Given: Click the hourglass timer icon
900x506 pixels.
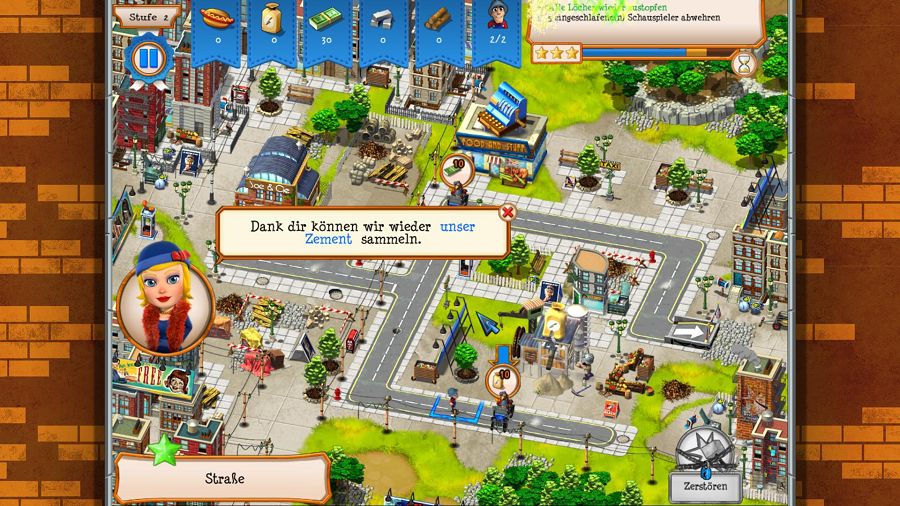Looking at the screenshot, I should [743, 65].
